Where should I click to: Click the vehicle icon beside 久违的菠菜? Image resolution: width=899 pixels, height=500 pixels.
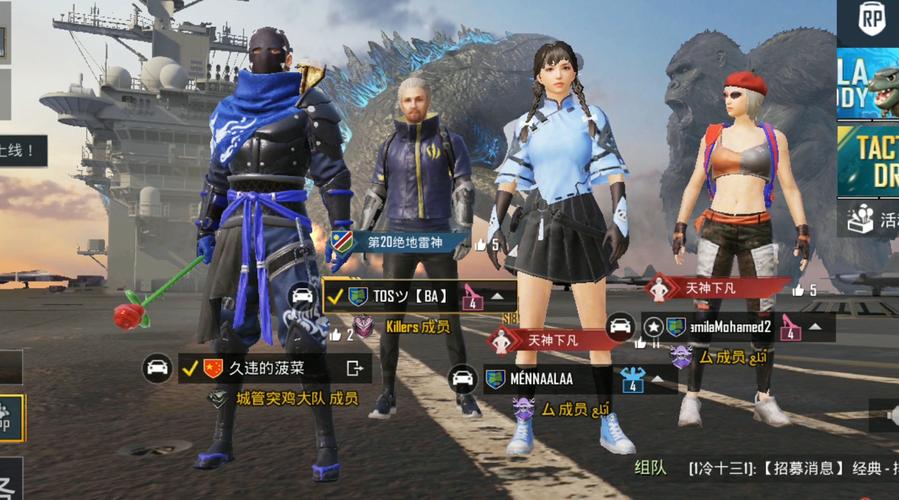coord(157,369)
